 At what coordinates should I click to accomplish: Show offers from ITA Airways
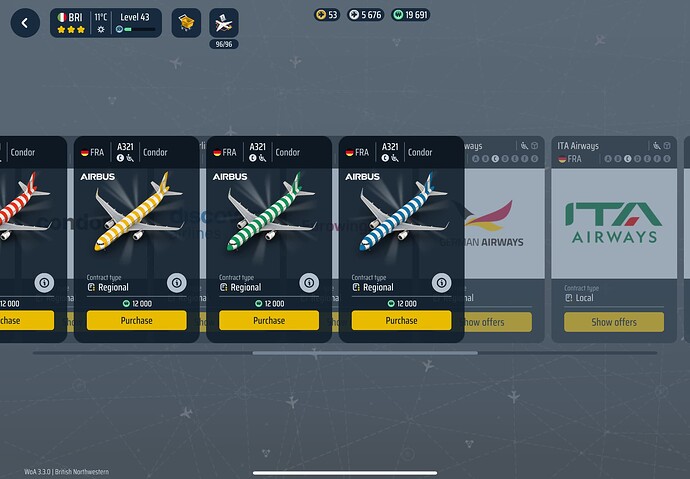pos(613,322)
